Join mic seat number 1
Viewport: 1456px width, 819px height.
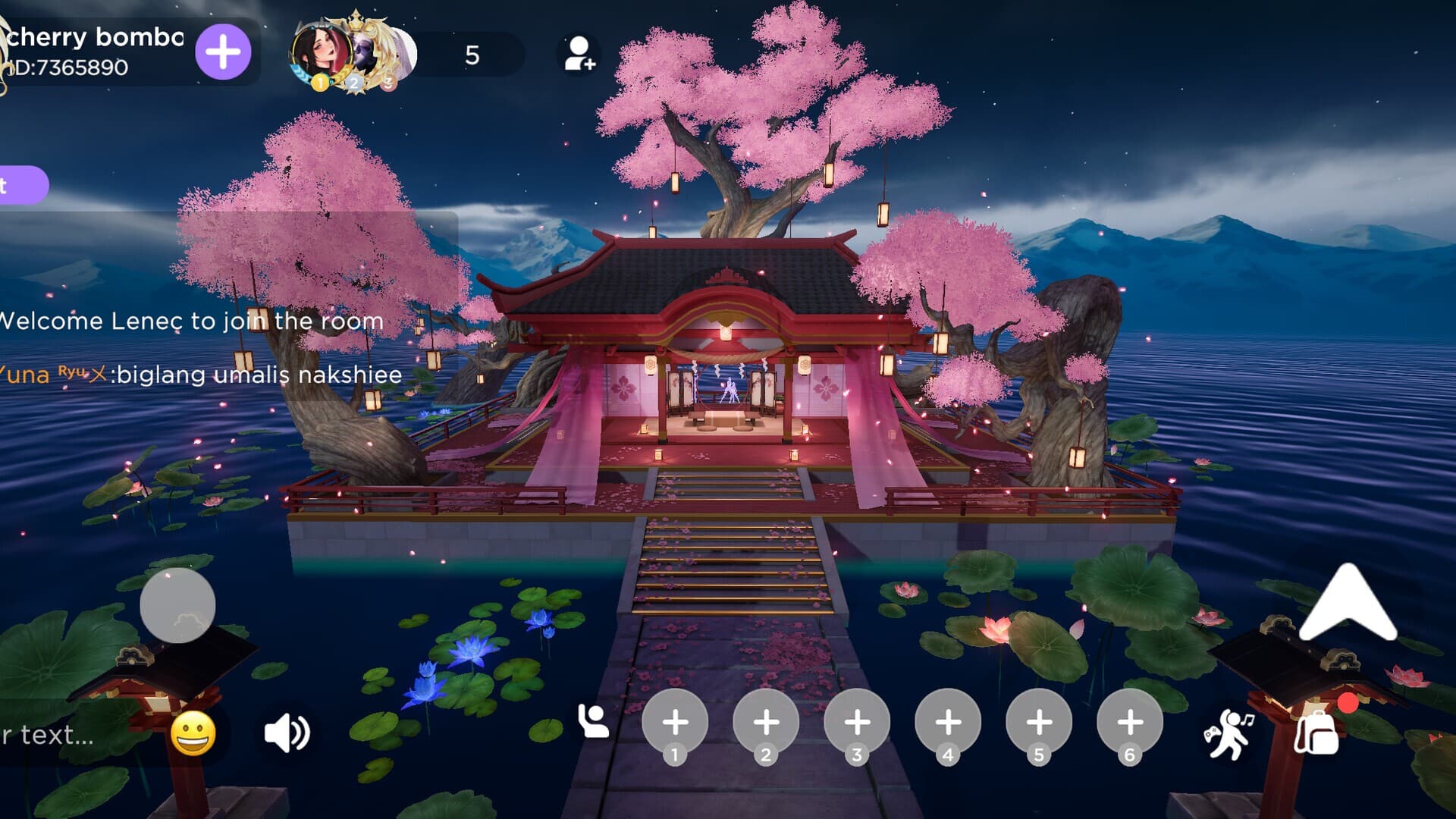[x=675, y=723]
